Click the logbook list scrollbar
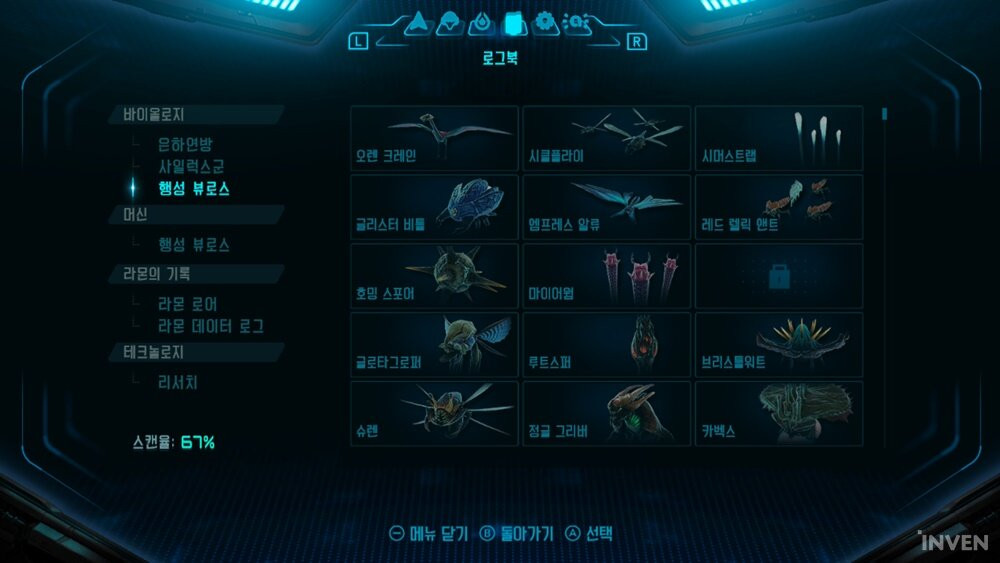 pyautogui.click(x=884, y=114)
